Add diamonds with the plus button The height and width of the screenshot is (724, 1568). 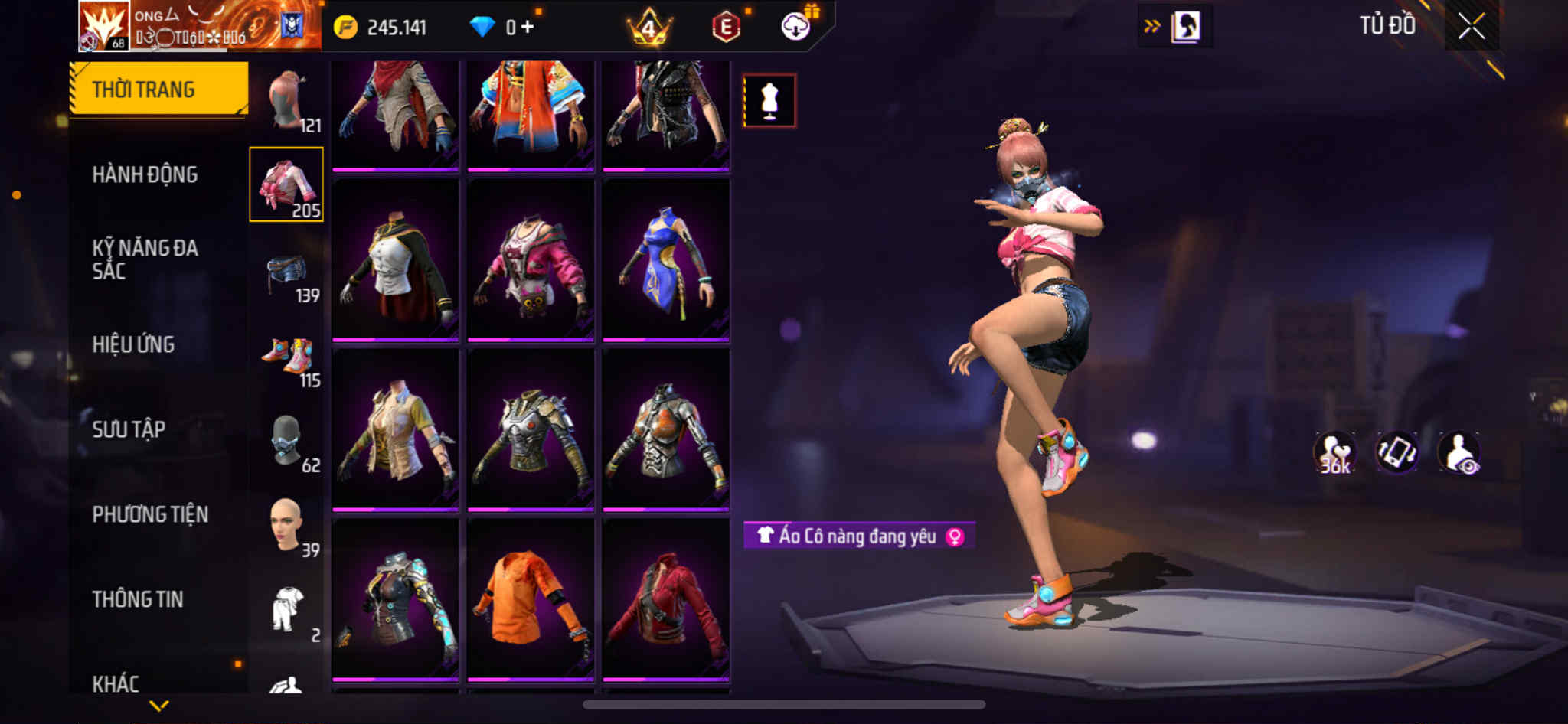pyautogui.click(x=527, y=28)
